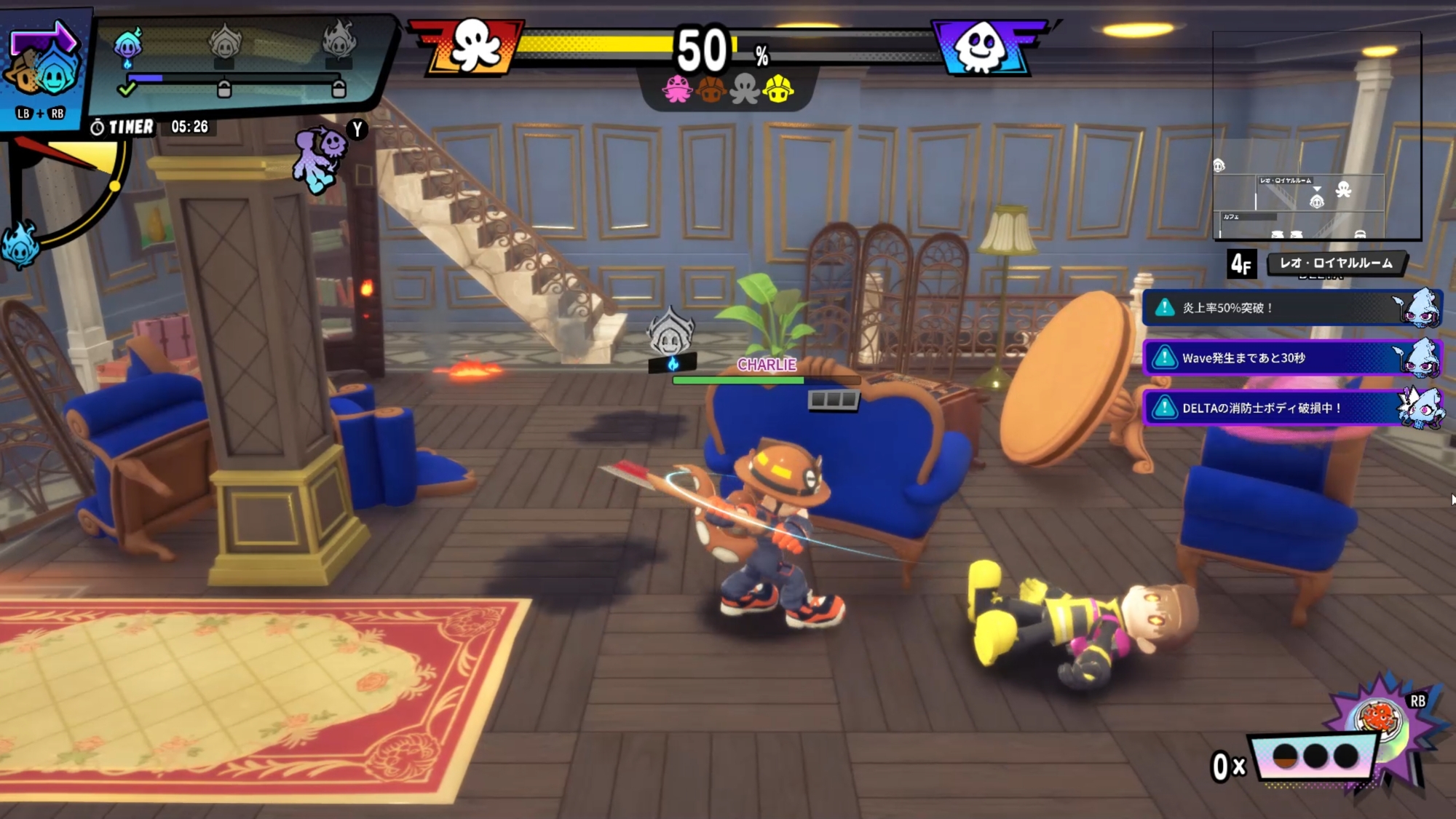Click the 'レオ・ロイヤルルーム' location label
Image resolution: width=1456 pixels, height=819 pixels.
pos(1336,263)
